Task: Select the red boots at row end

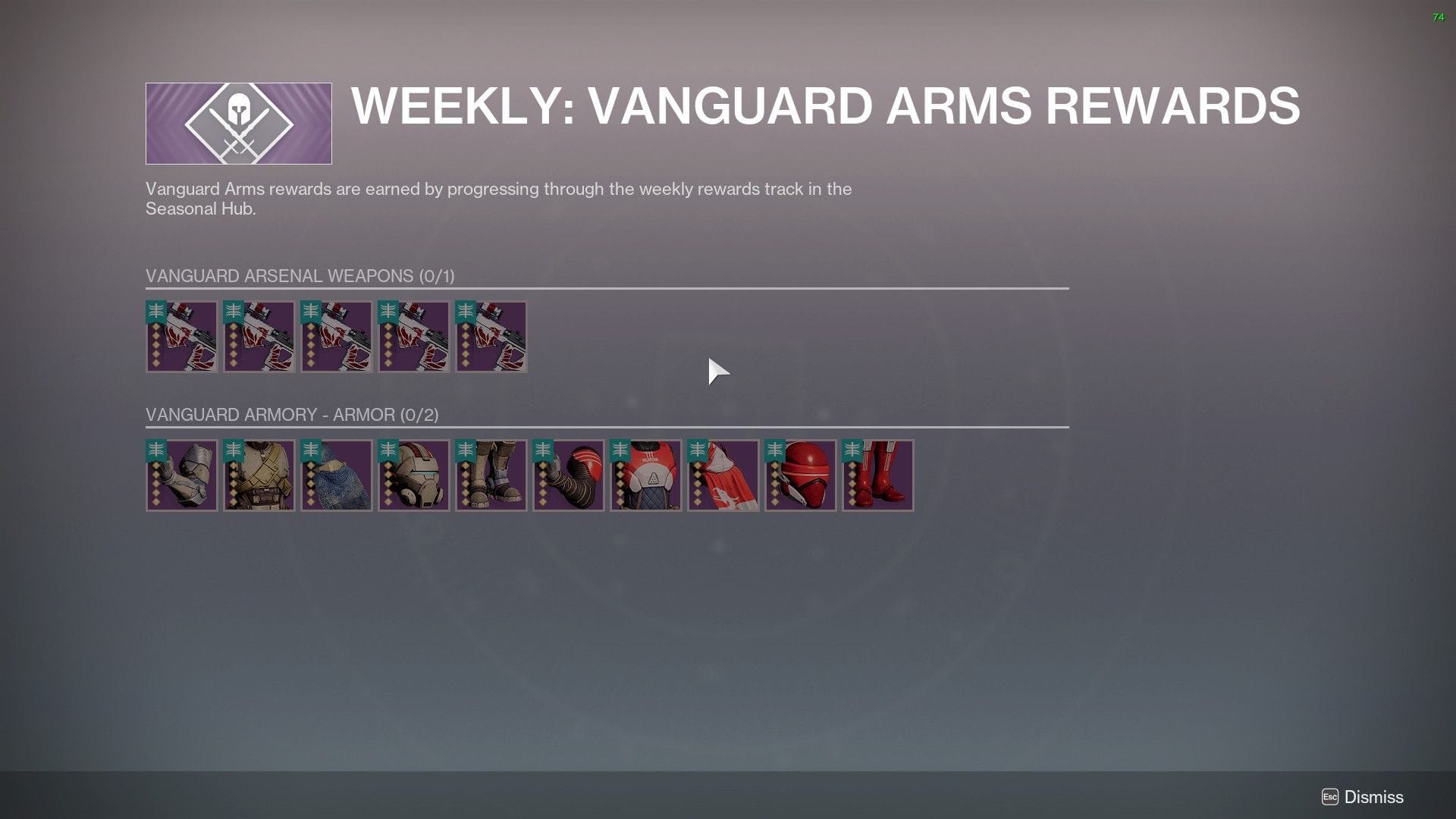Action: click(x=877, y=475)
